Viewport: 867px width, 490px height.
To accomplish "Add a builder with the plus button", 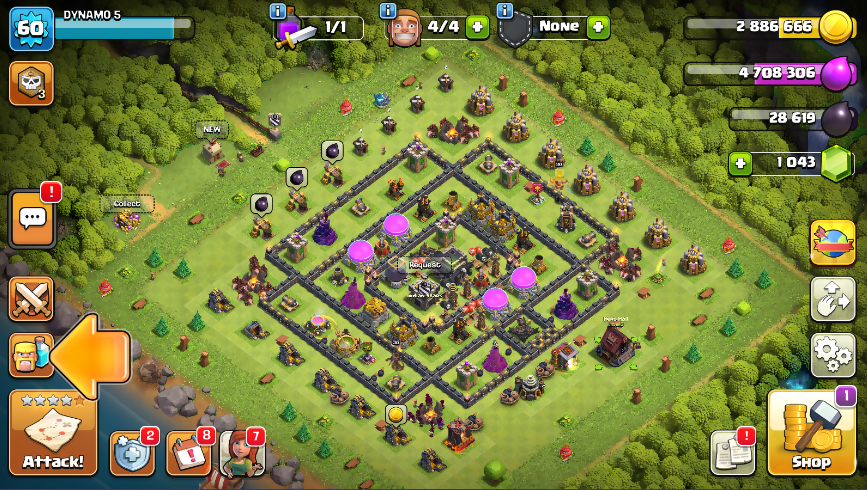I will [x=477, y=27].
